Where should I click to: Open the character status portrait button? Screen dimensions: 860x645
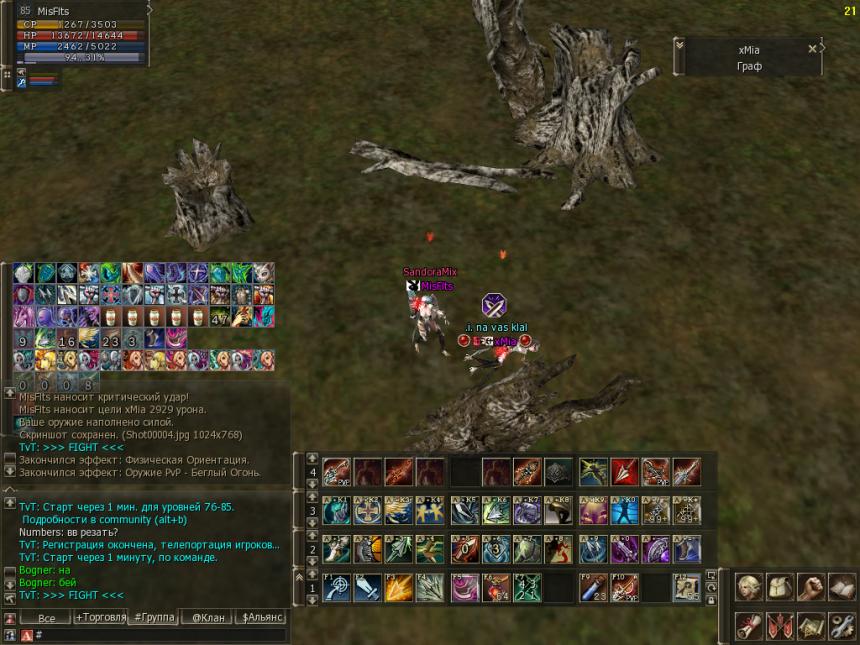click(x=748, y=586)
